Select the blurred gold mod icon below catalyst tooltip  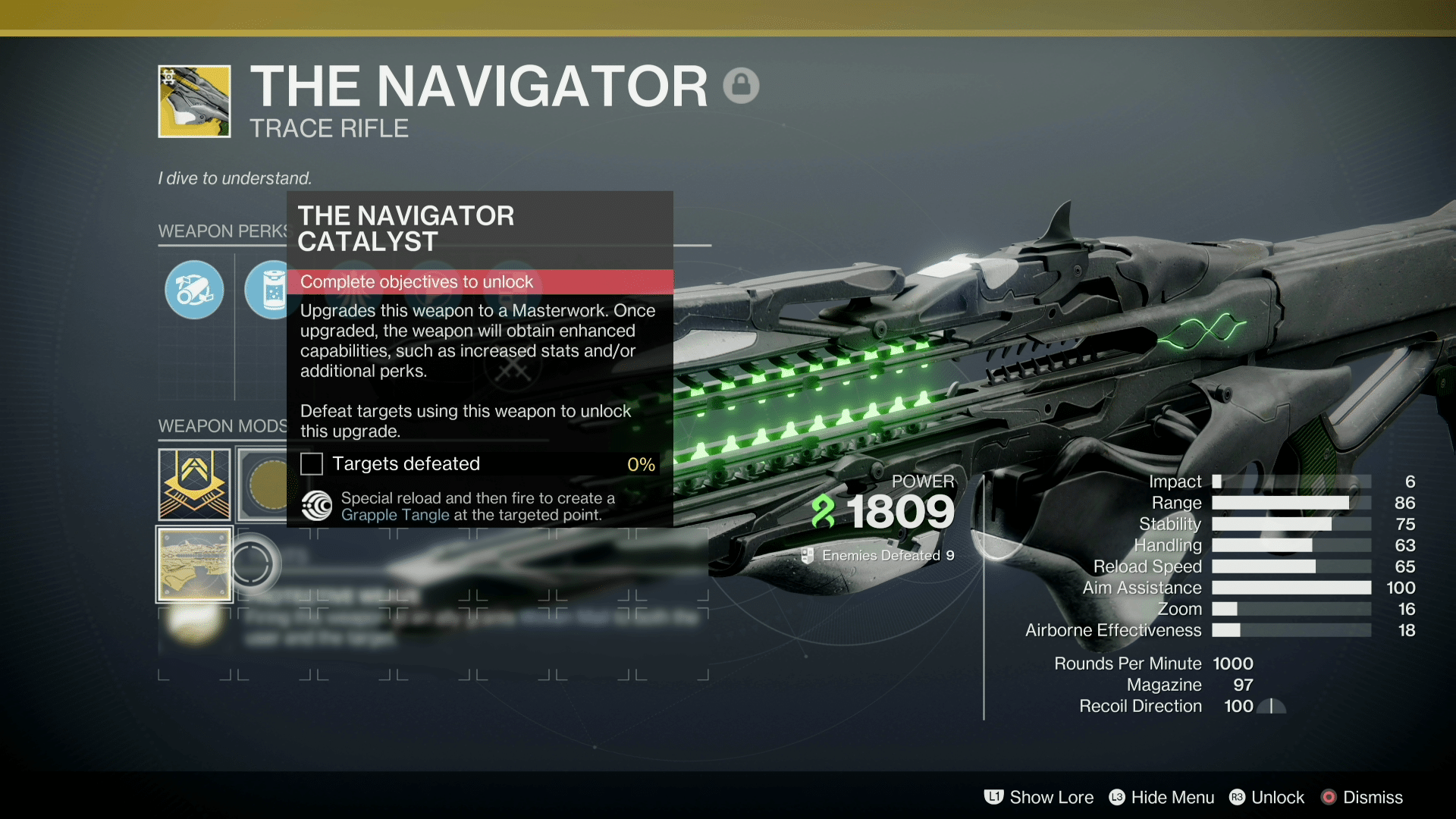(194, 622)
